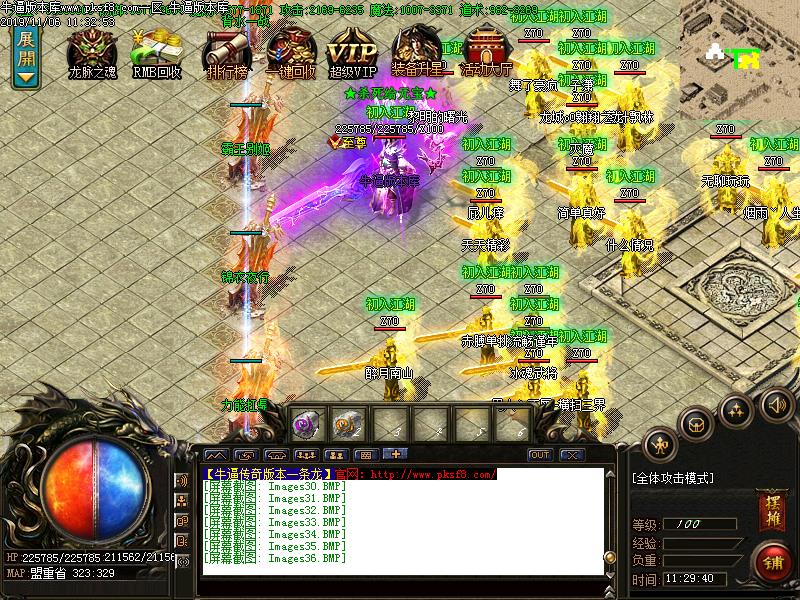Viewport: 800px width, 600px height.
Task: Close the game with the X button
Action: pyautogui.click(x=572, y=455)
